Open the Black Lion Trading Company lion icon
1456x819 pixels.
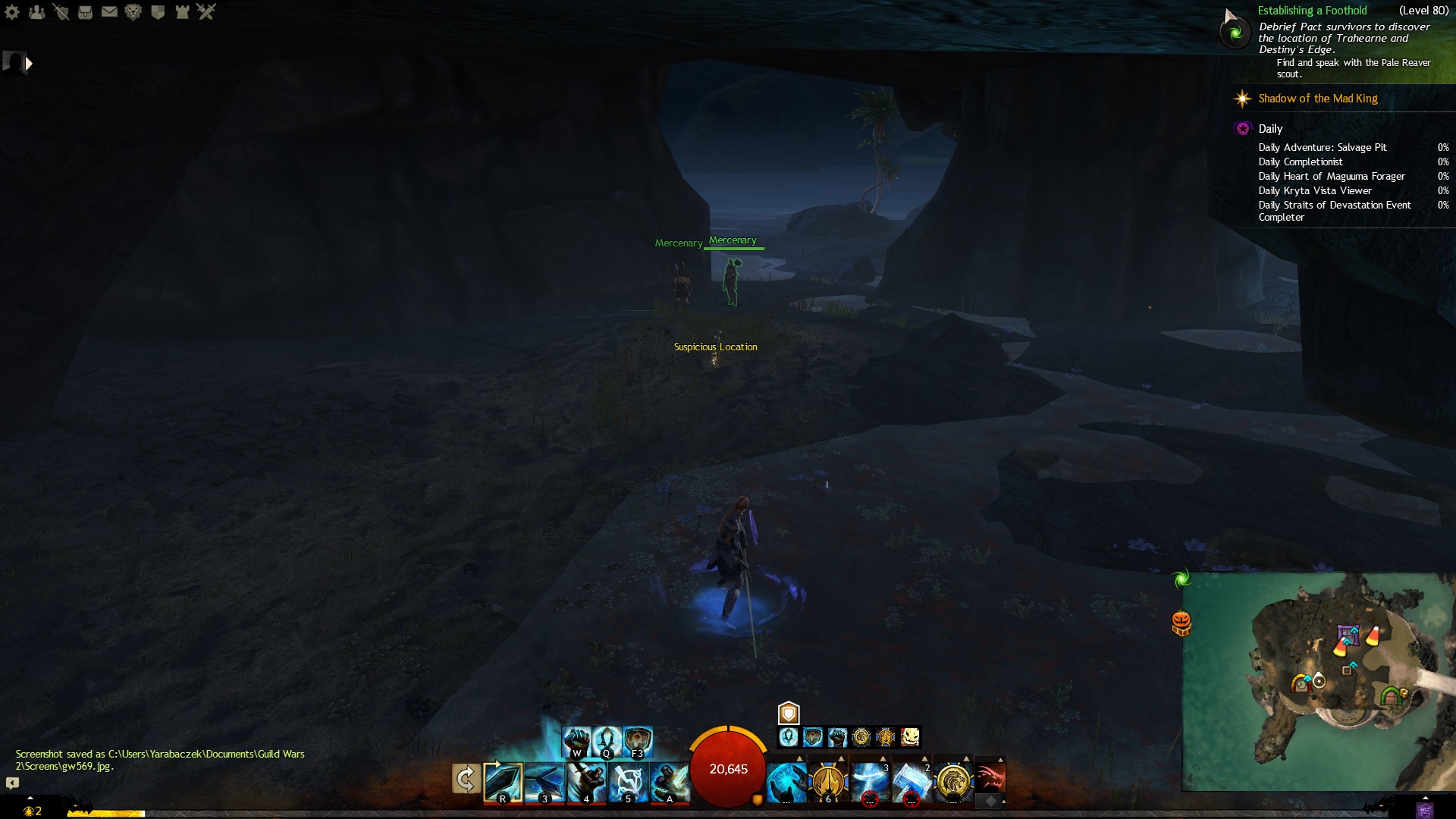click(133, 12)
